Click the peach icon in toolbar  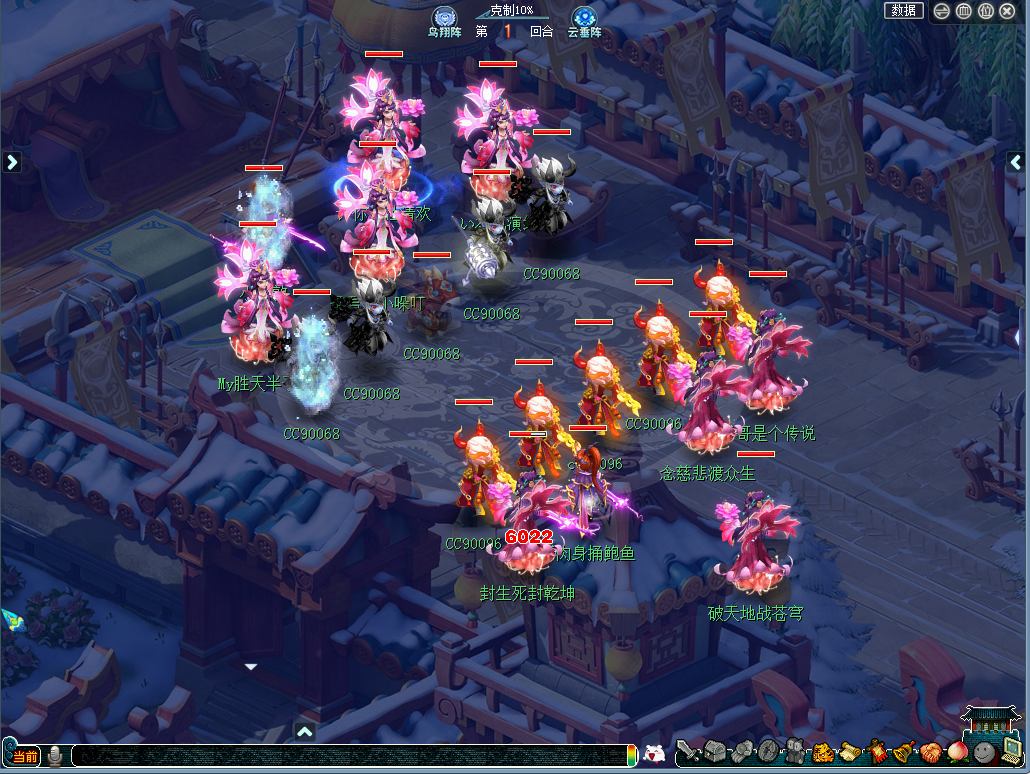point(958,752)
